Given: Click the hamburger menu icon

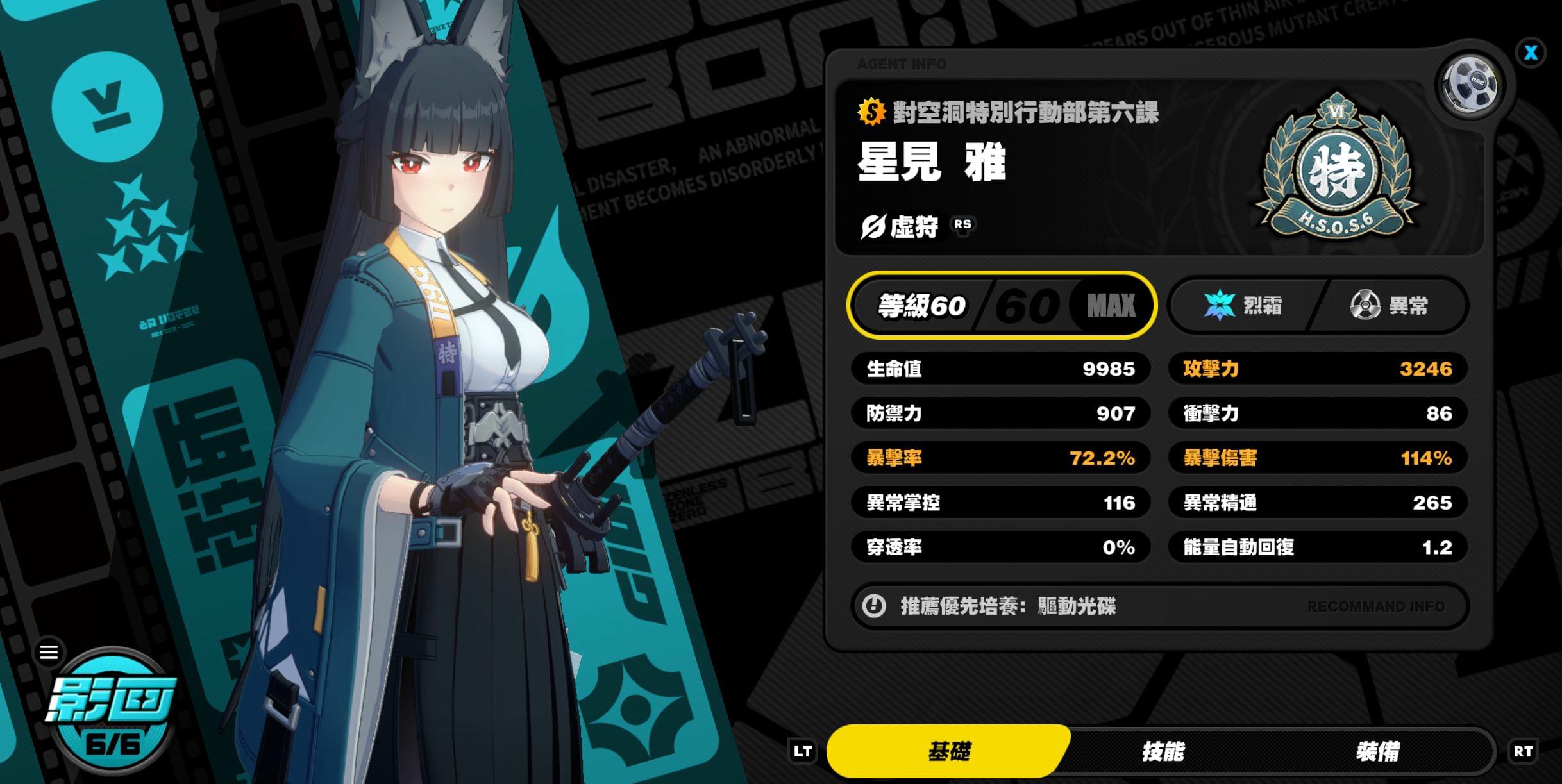Looking at the screenshot, I should 49,653.
